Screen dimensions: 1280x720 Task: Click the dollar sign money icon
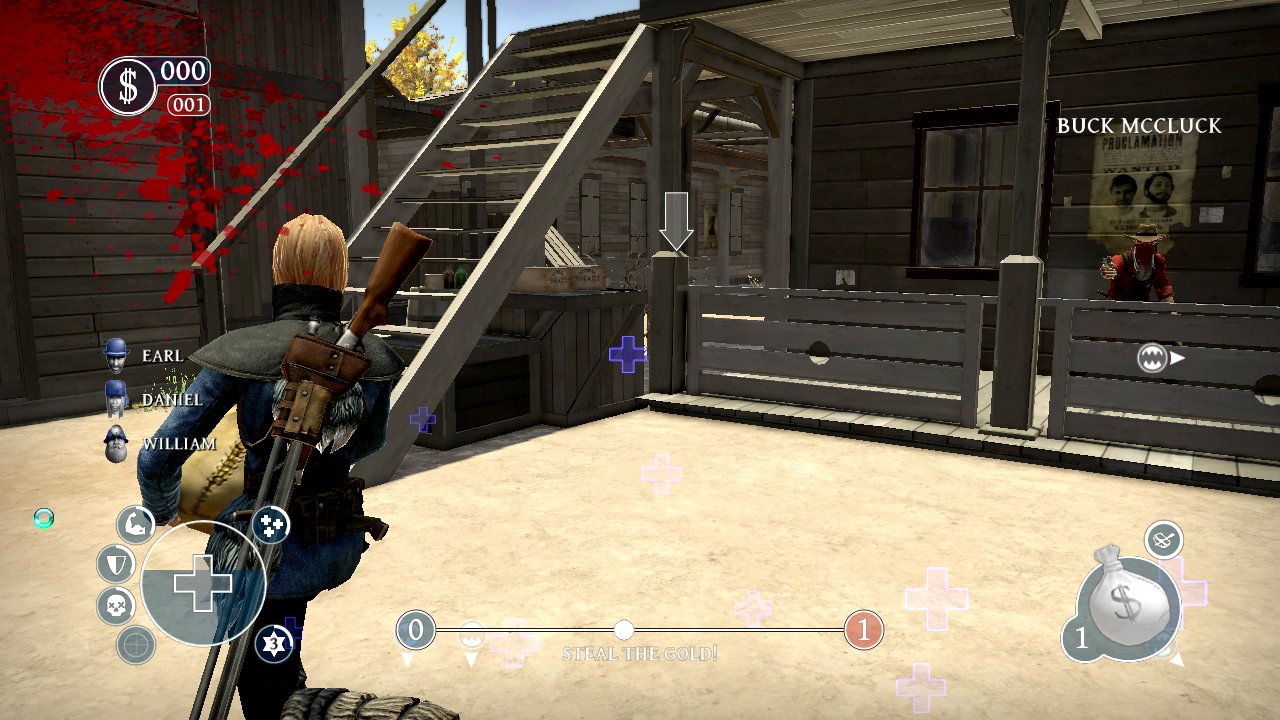pos(128,86)
